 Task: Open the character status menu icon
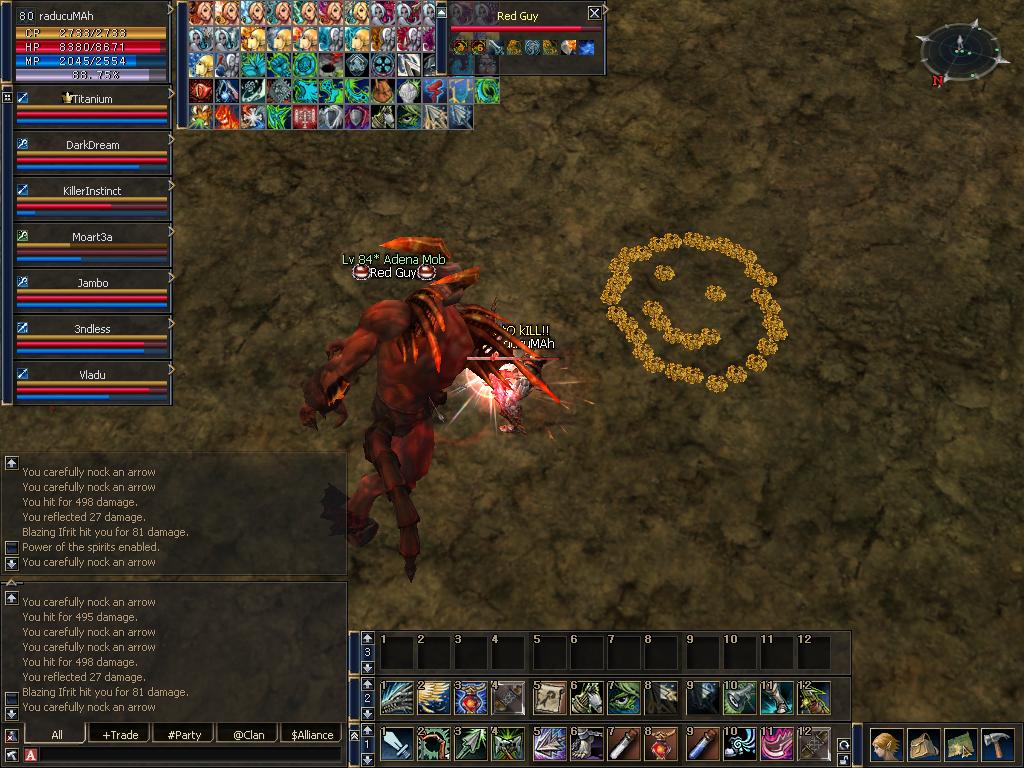pos(885,745)
